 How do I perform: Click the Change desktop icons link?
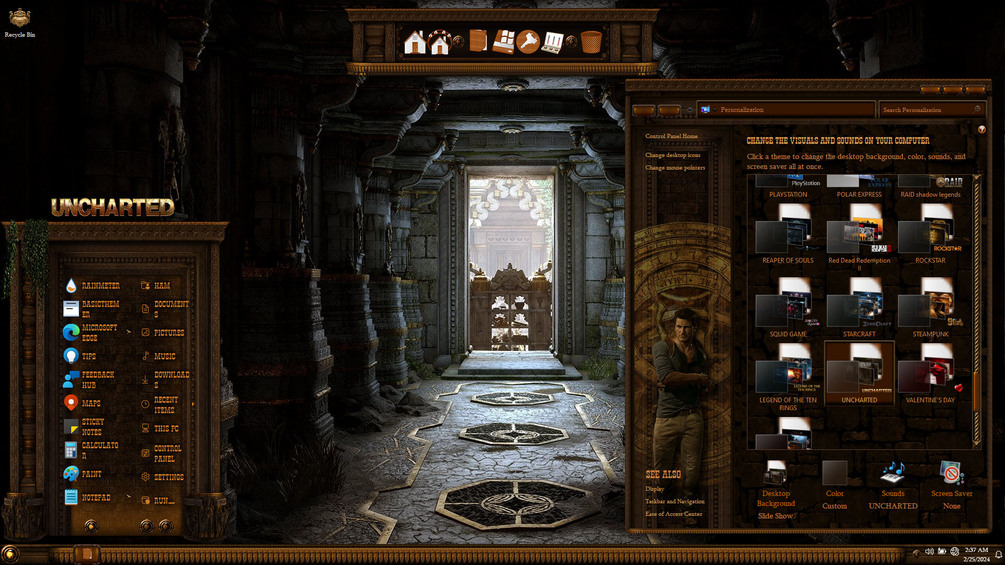673,155
